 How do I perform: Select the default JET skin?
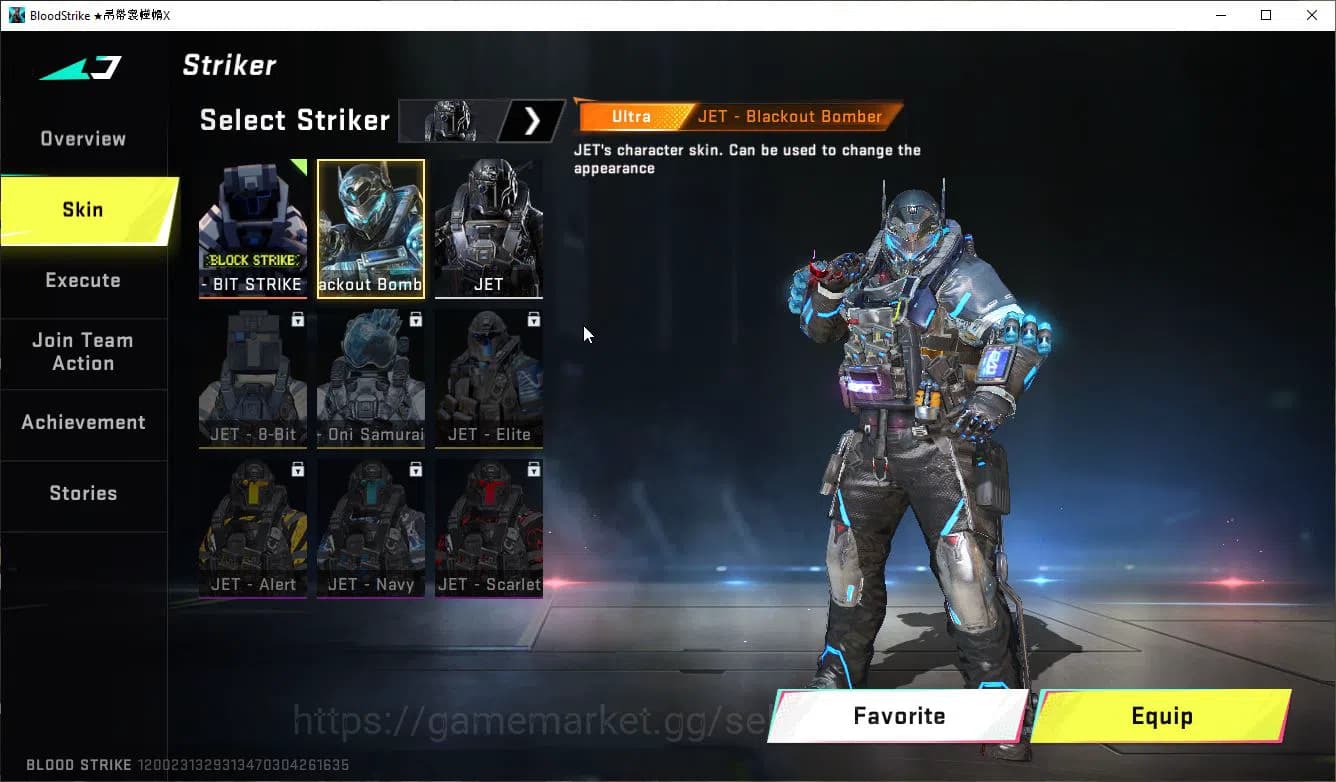click(x=489, y=228)
